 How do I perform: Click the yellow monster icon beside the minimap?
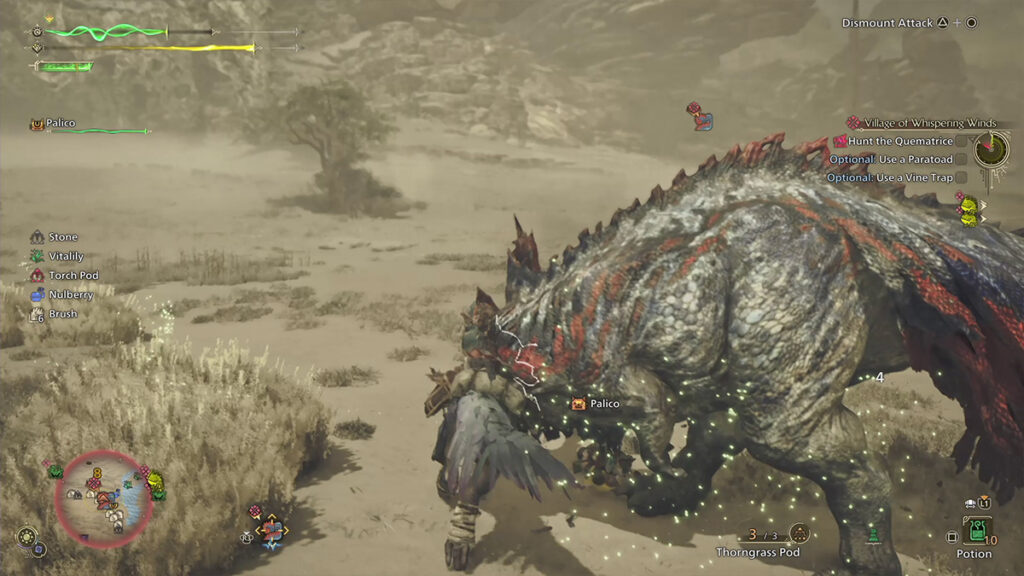tap(156, 485)
